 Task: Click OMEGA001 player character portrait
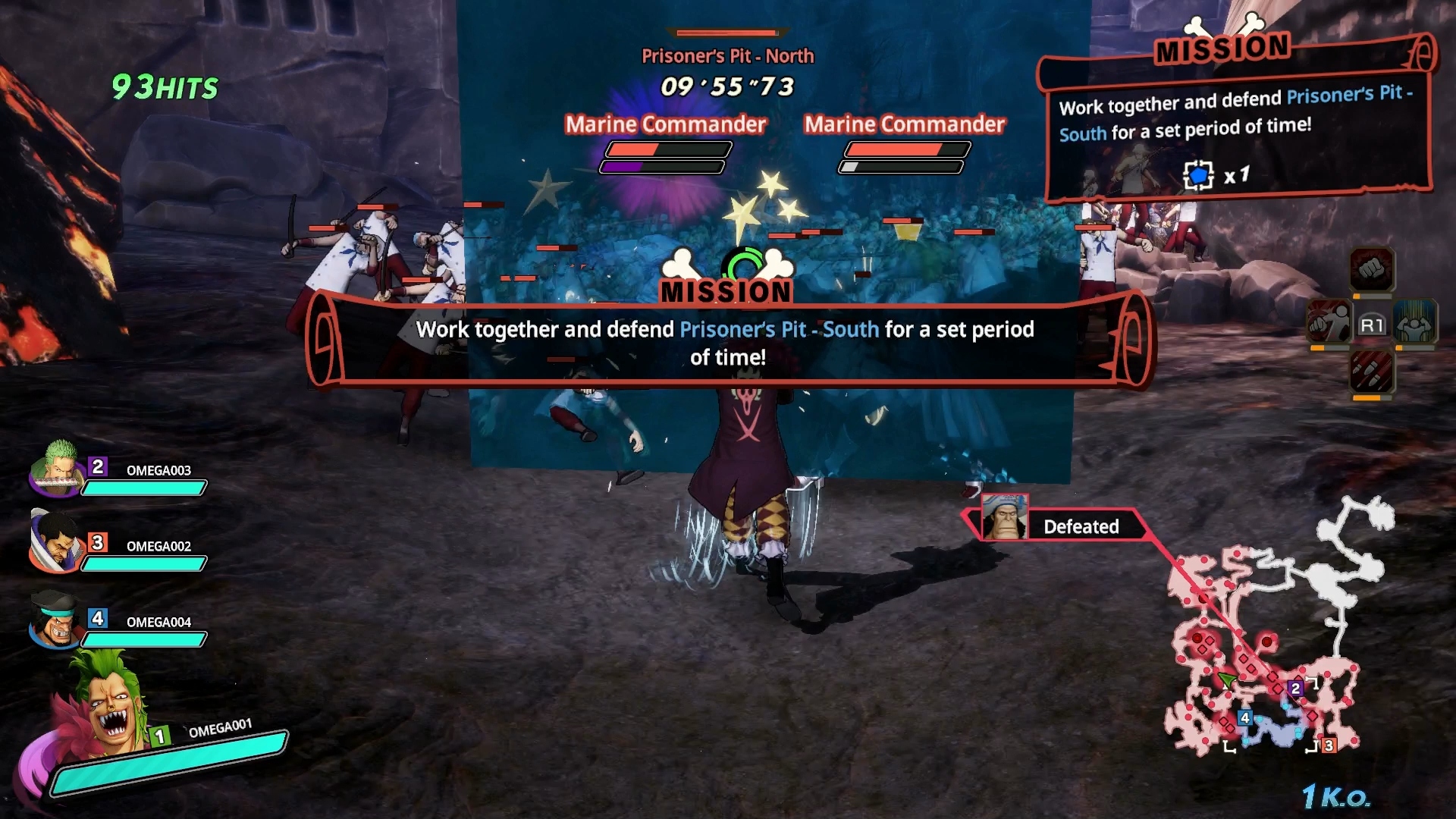point(106,709)
